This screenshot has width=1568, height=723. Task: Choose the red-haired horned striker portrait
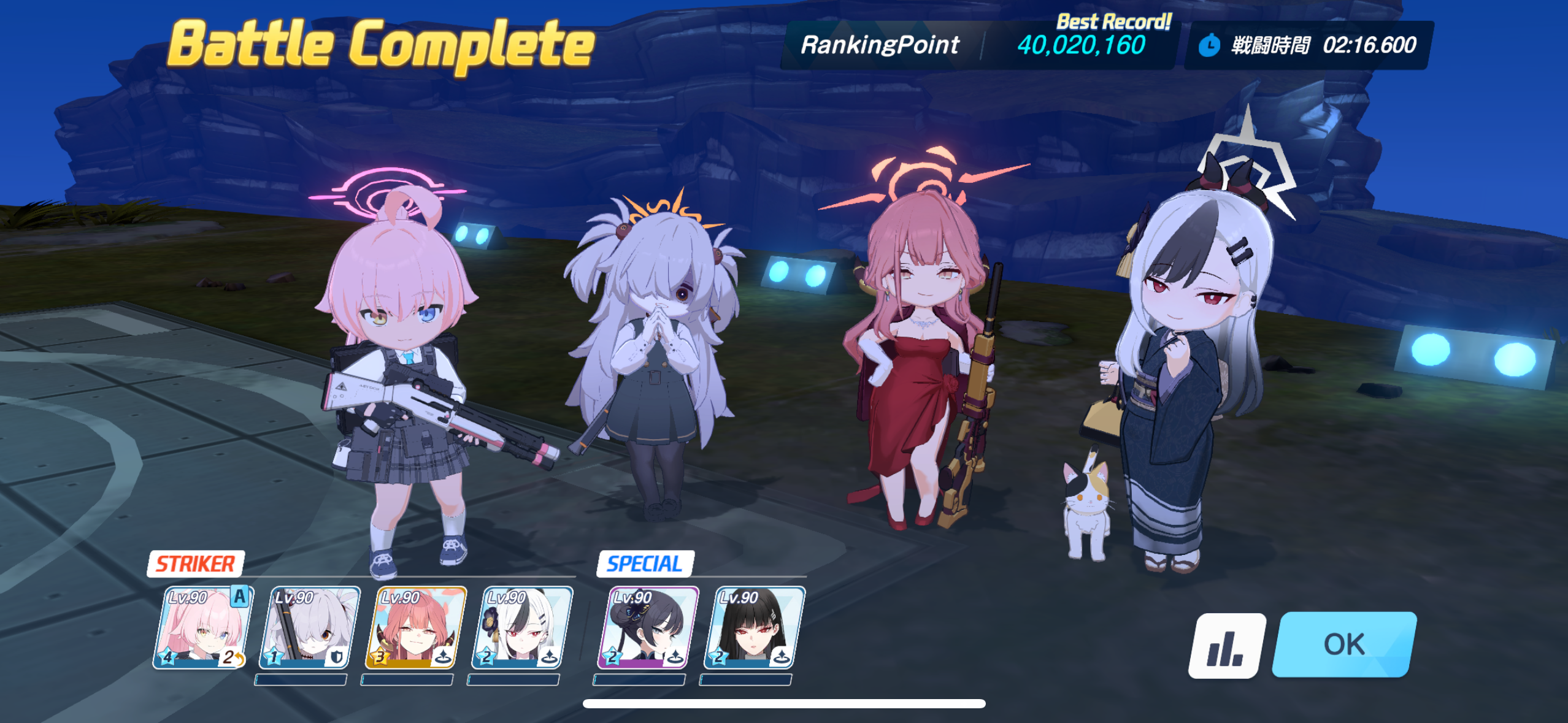(x=416, y=627)
